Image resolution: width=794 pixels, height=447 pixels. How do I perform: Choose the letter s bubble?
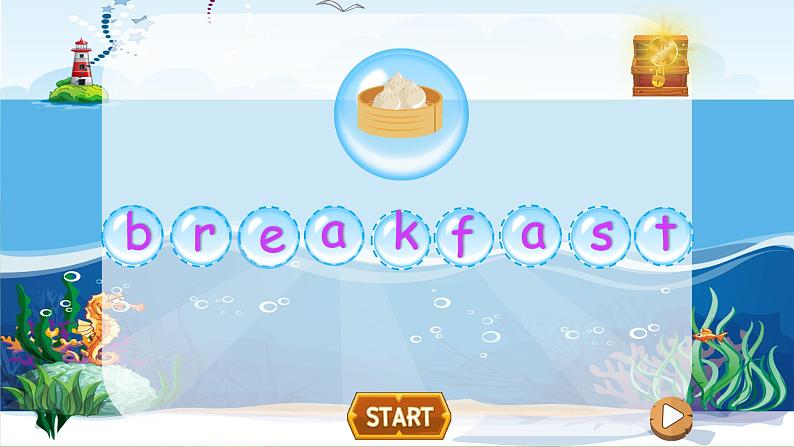(x=600, y=237)
